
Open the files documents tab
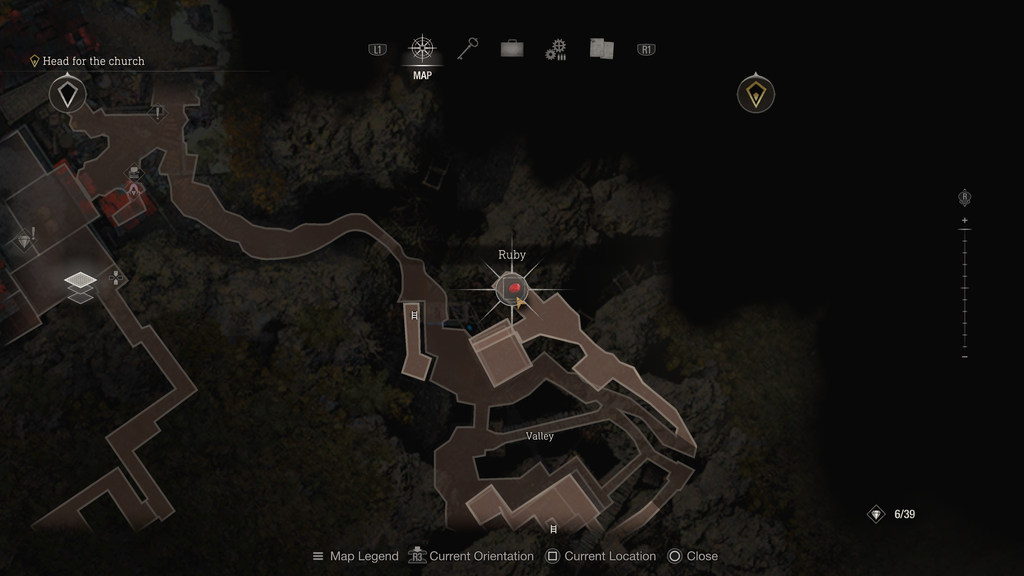[601, 48]
